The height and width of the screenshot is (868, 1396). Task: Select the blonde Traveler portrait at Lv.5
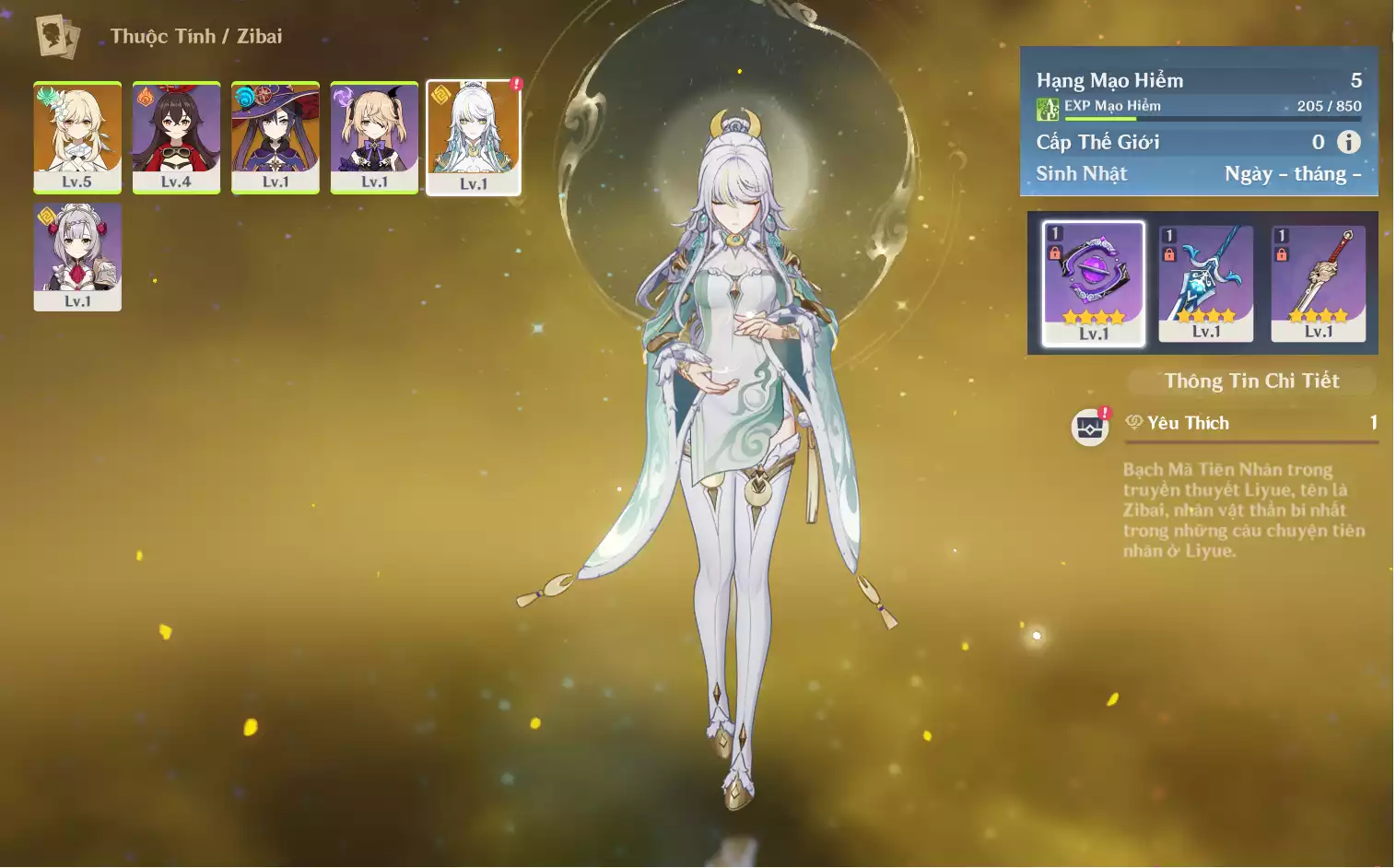point(77,136)
